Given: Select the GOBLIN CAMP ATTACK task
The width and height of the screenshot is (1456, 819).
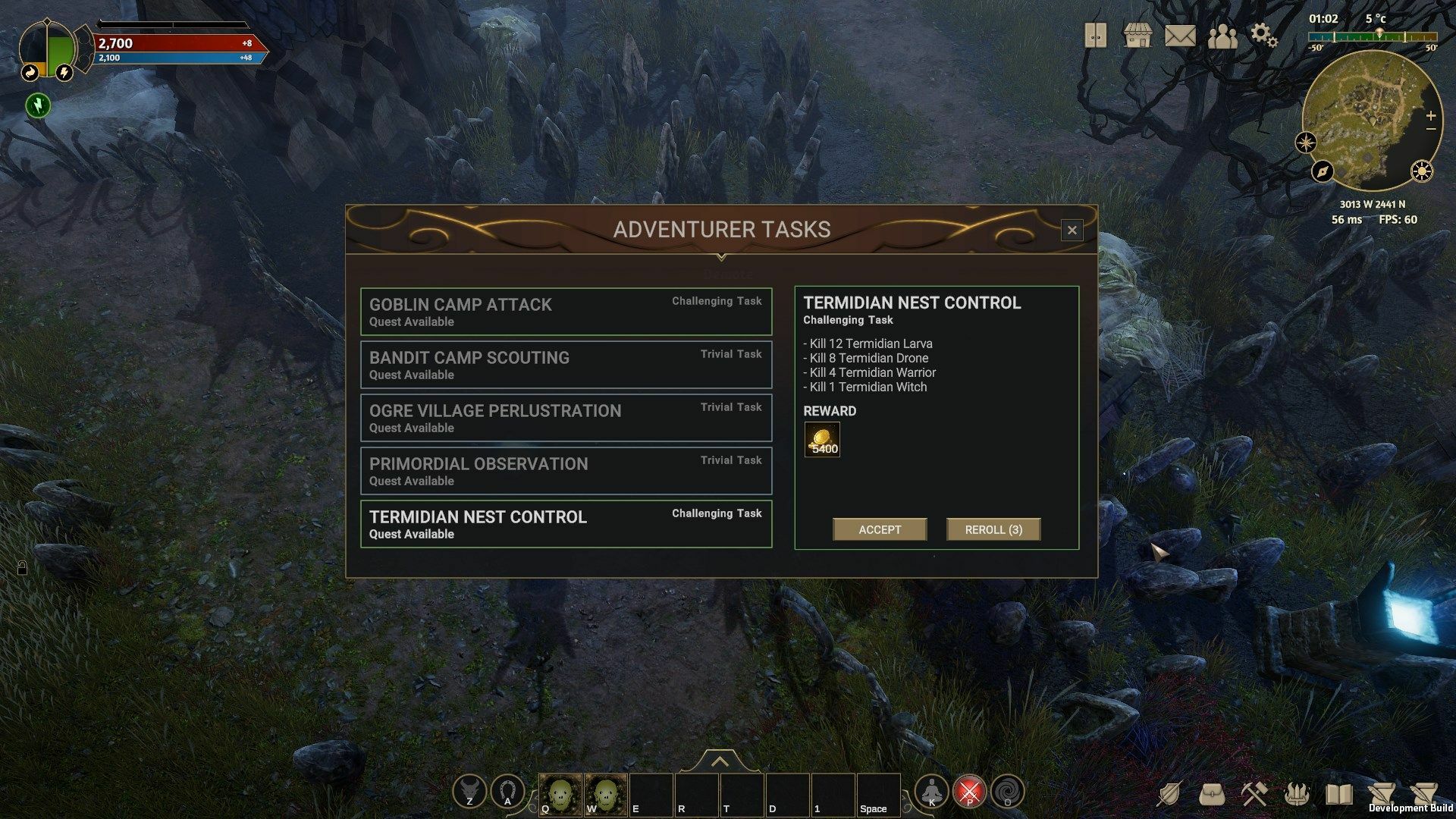Looking at the screenshot, I should tap(566, 311).
